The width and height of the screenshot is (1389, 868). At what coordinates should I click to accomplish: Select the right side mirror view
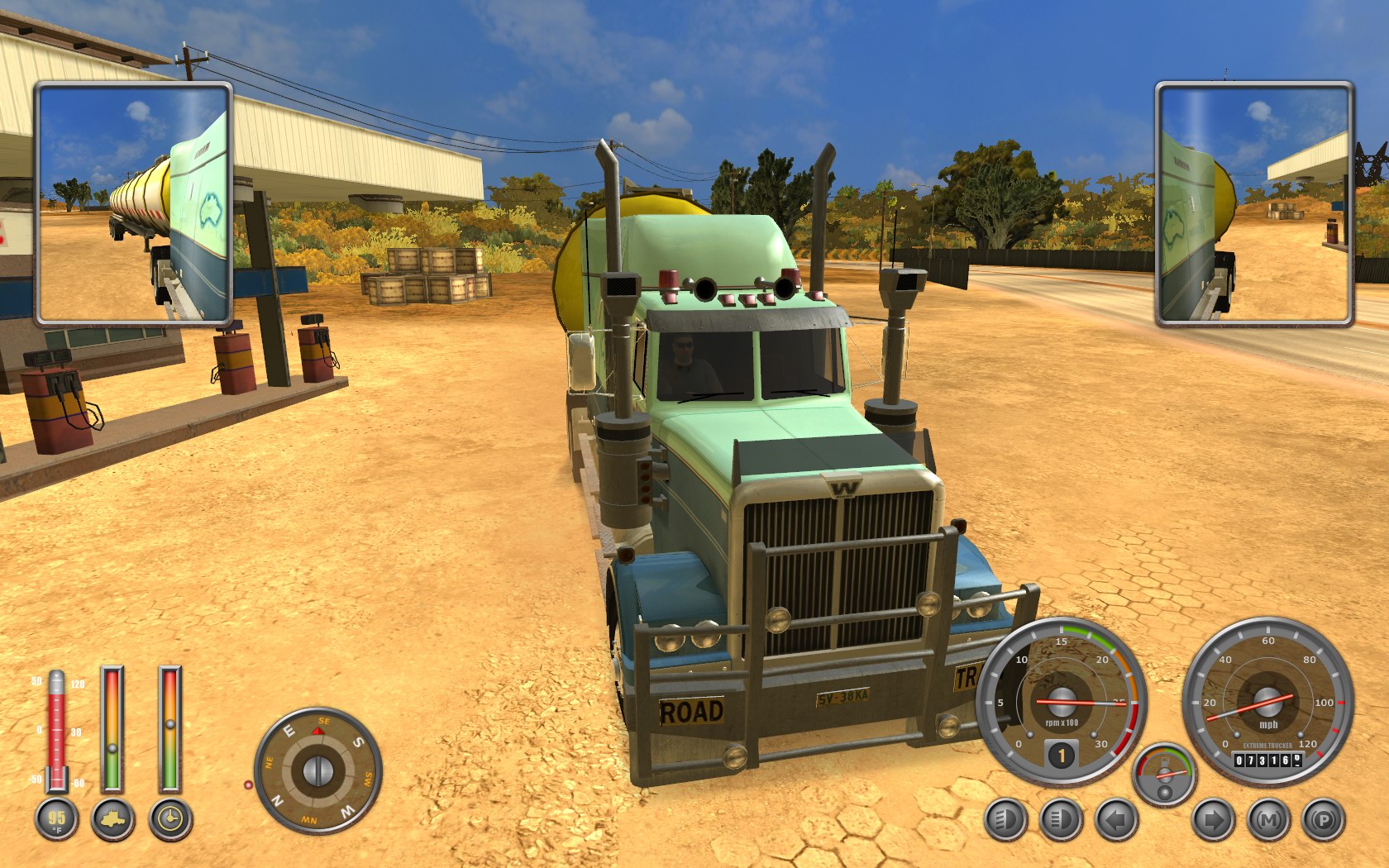pyautogui.click(x=1254, y=203)
